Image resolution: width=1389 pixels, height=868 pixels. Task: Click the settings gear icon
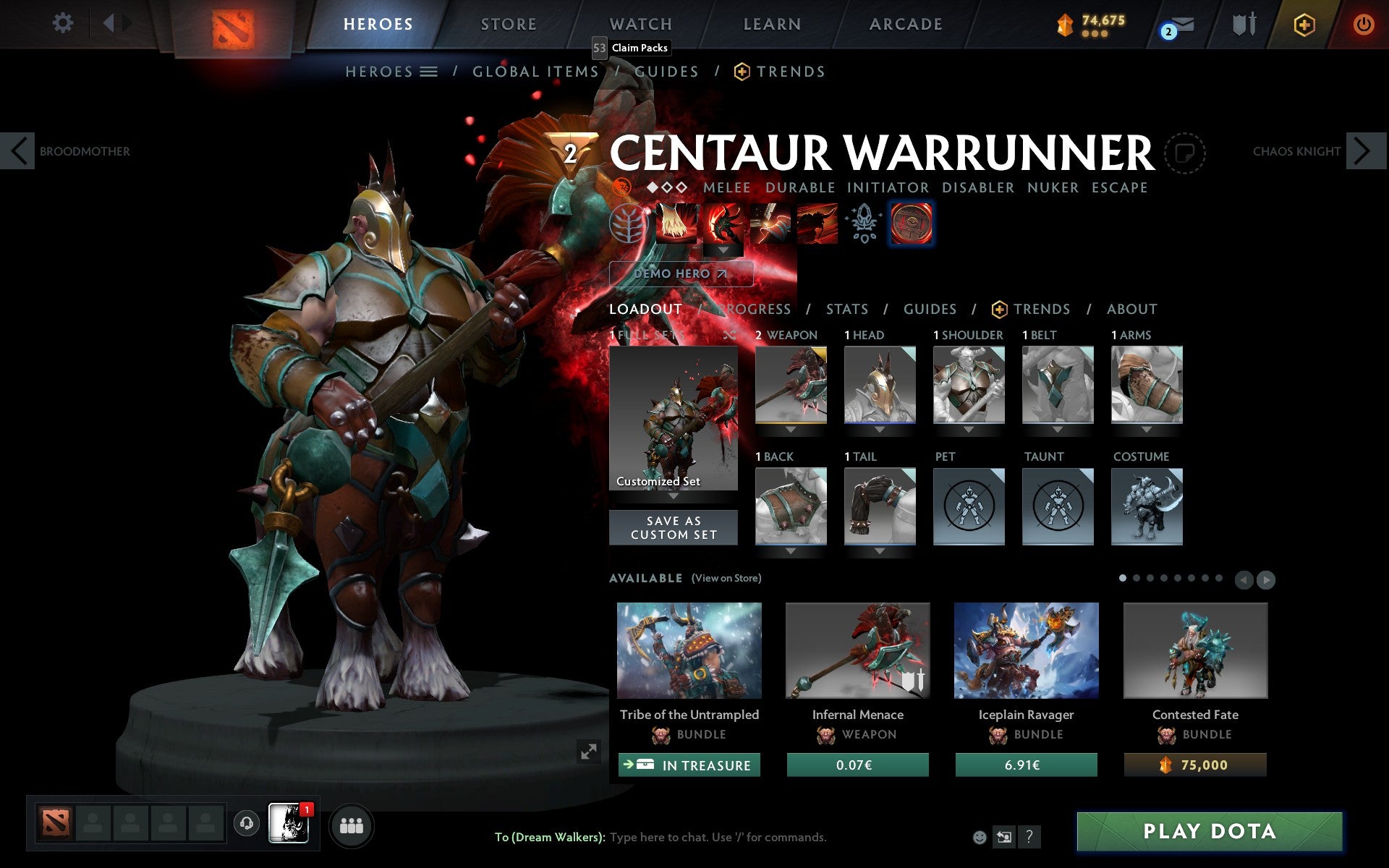pyautogui.click(x=64, y=23)
